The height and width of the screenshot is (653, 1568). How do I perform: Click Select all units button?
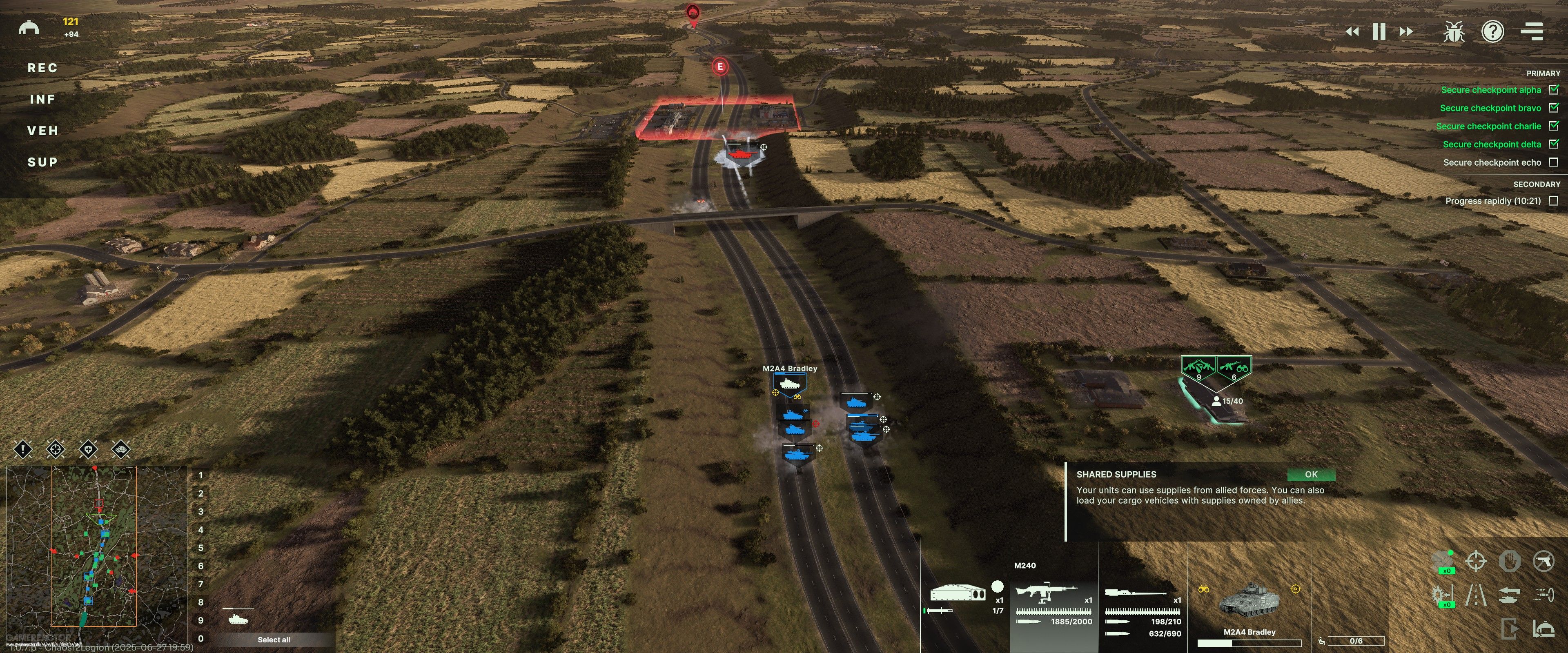click(273, 640)
